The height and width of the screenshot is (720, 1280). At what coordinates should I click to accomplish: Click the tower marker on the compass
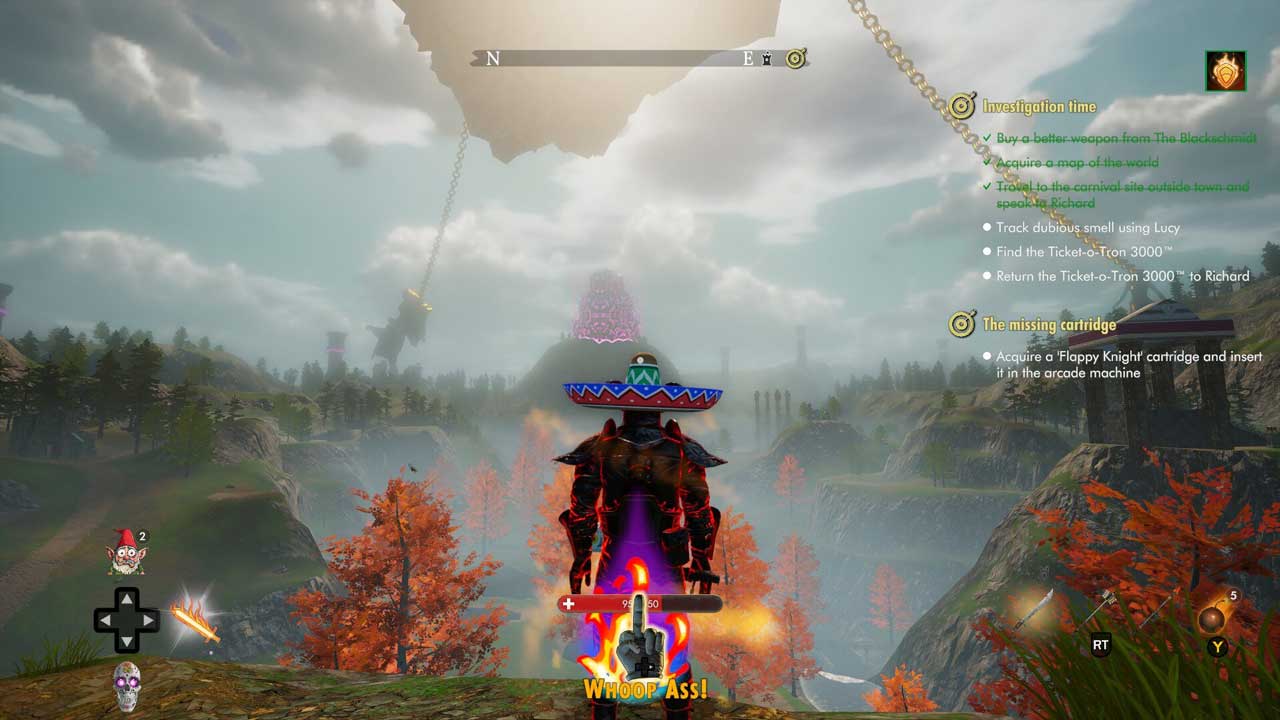[x=768, y=59]
